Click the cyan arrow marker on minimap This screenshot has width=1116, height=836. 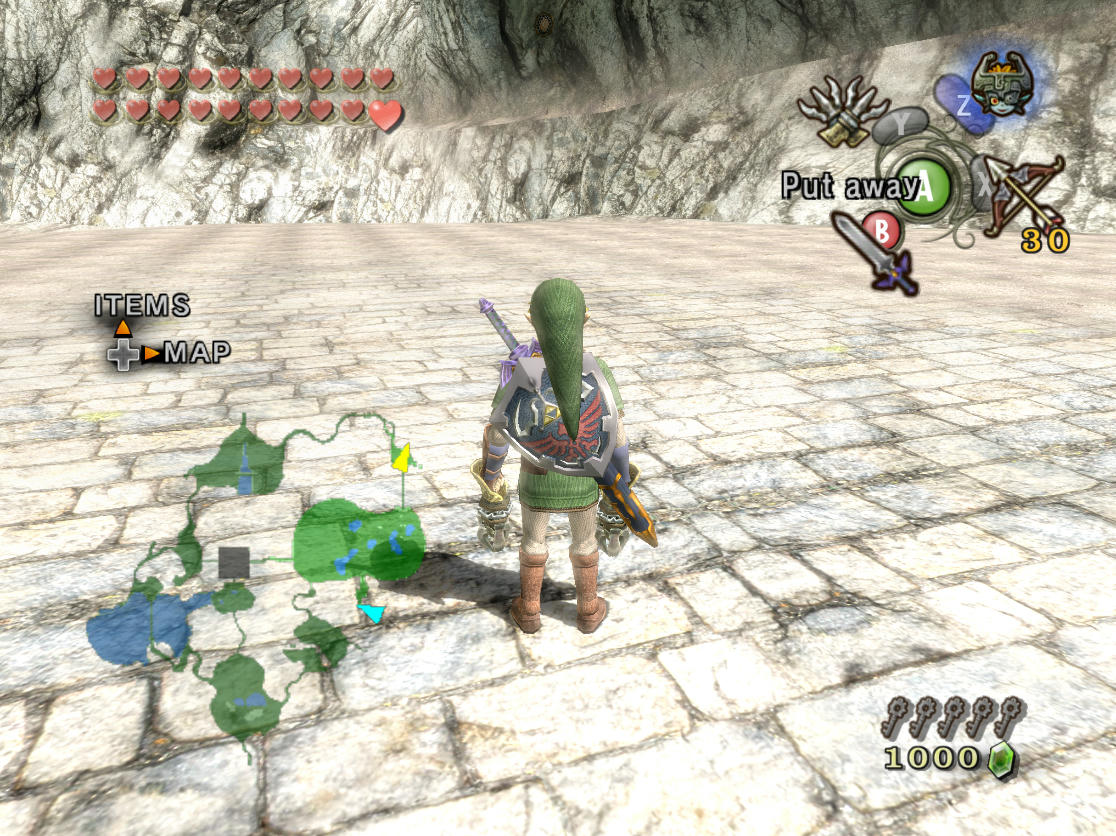tap(372, 612)
